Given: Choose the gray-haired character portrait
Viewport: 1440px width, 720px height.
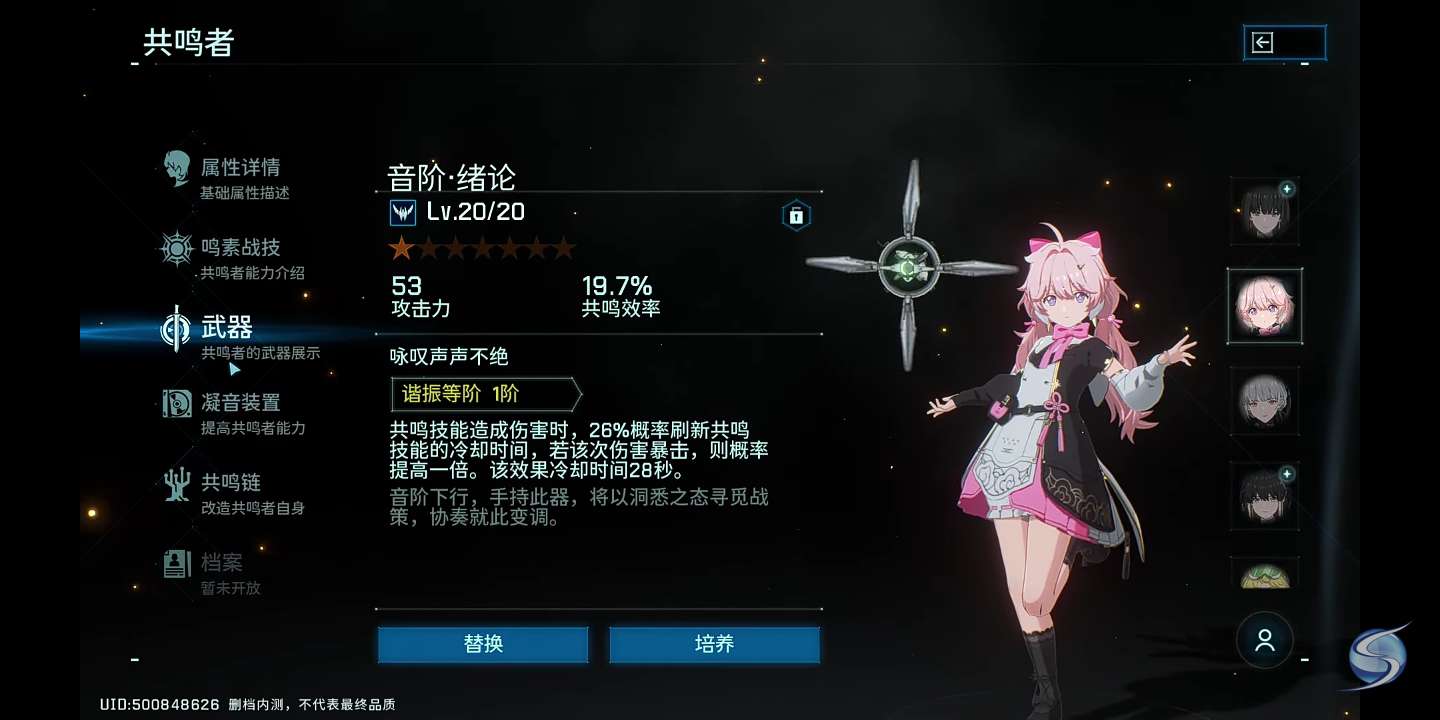Looking at the screenshot, I should (x=1265, y=401).
